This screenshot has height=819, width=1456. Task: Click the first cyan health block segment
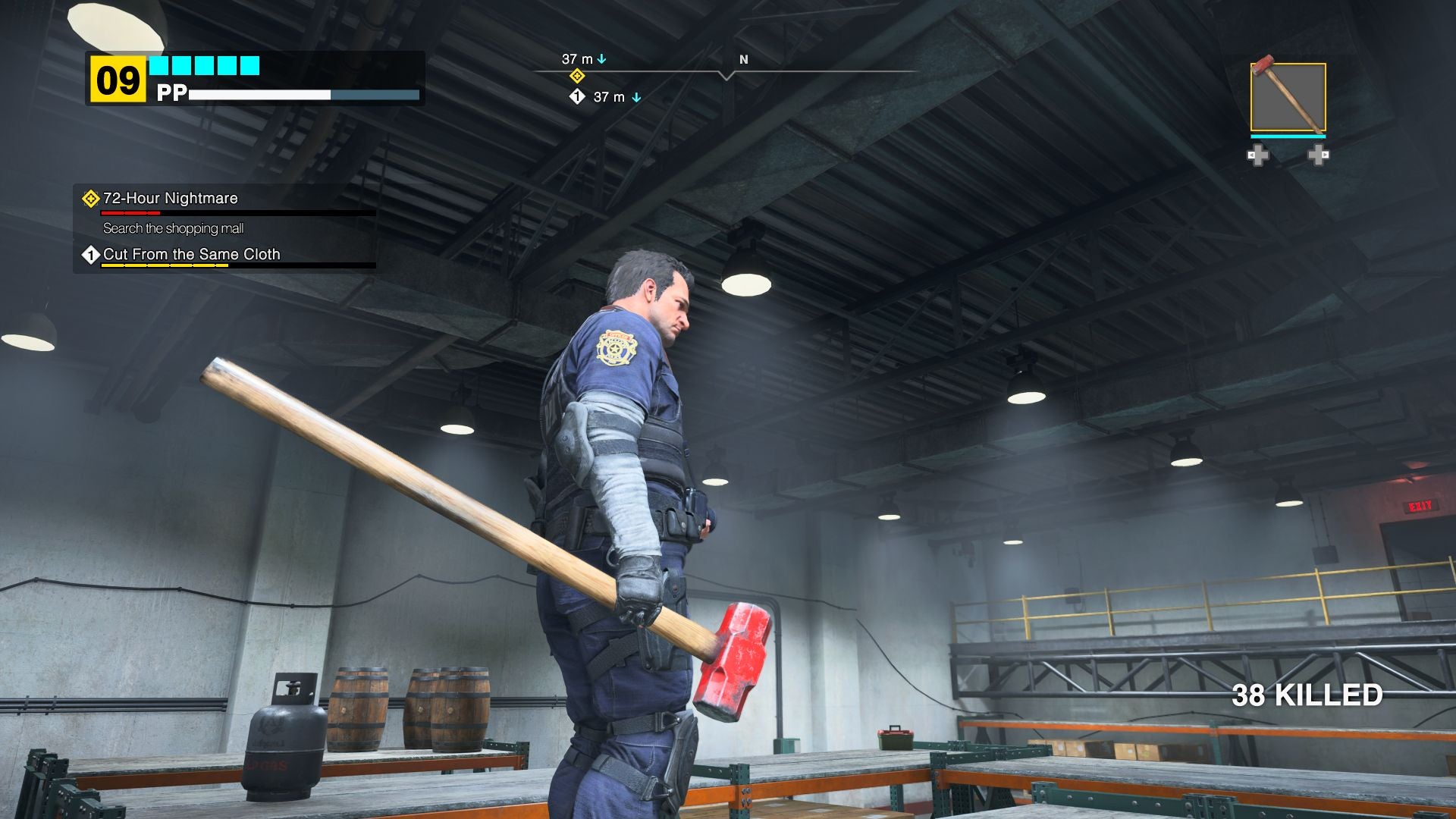160,67
